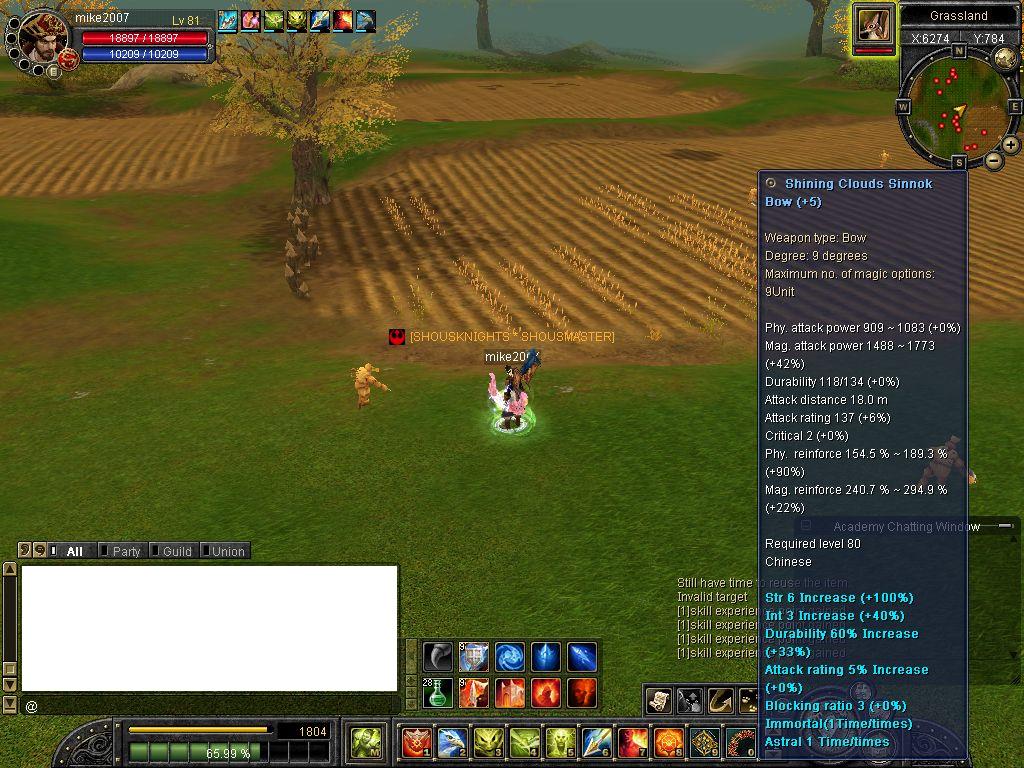The height and width of the screenshot is (768, 1024).
Task: Show the All chat tab
Action: pyautogui.click(x=74, y=551)
